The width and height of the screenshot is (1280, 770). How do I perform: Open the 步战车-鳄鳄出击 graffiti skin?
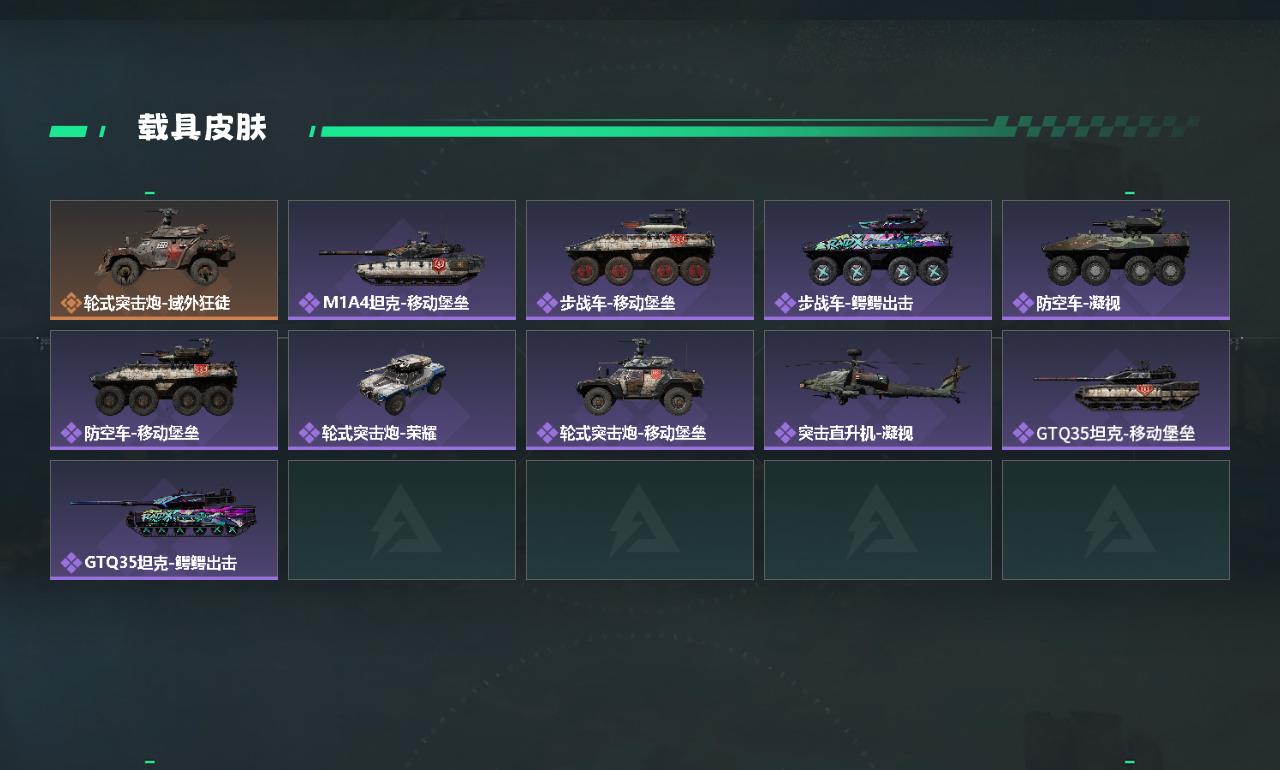[x=878, y=259]
